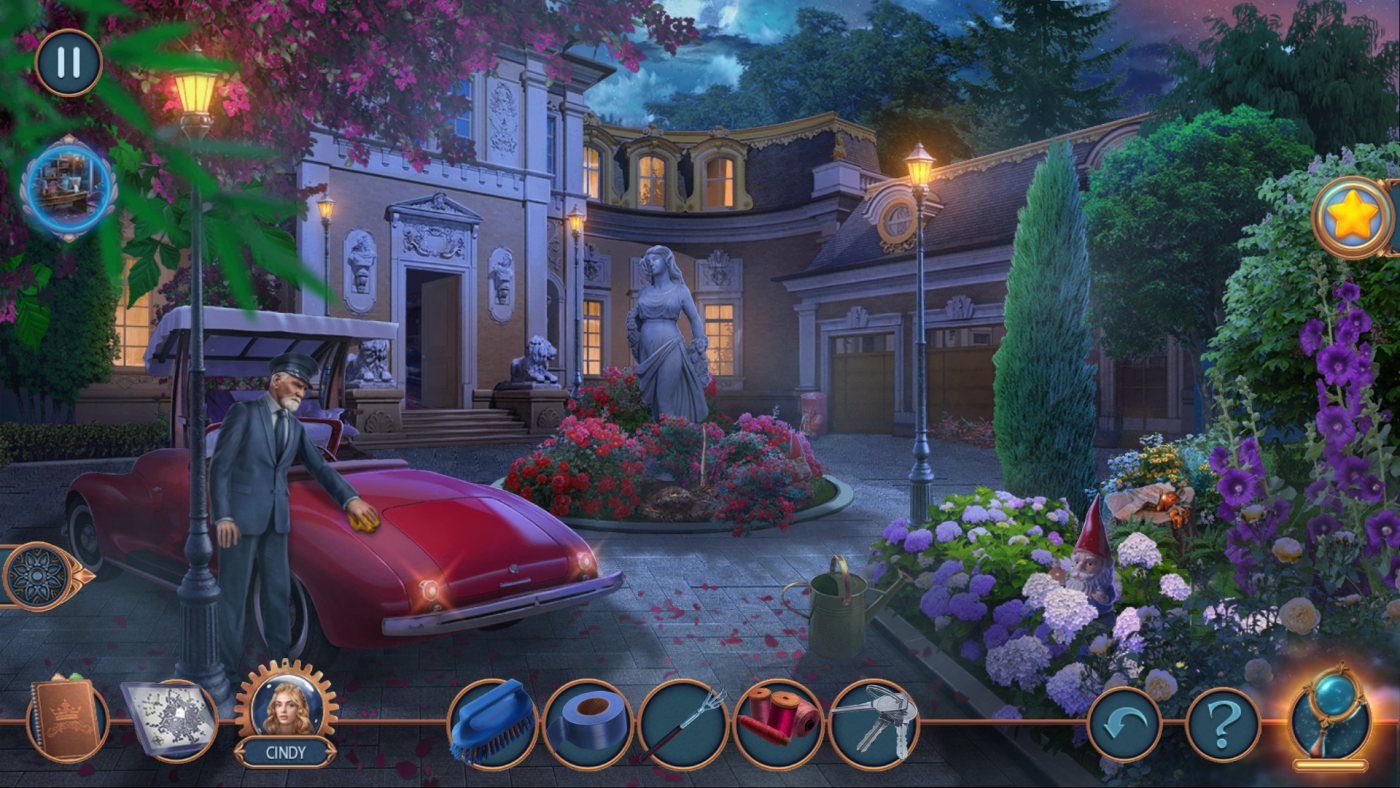The image size is (1400, 788).
Task: Select the red thread spools
Action: point(778,723)
